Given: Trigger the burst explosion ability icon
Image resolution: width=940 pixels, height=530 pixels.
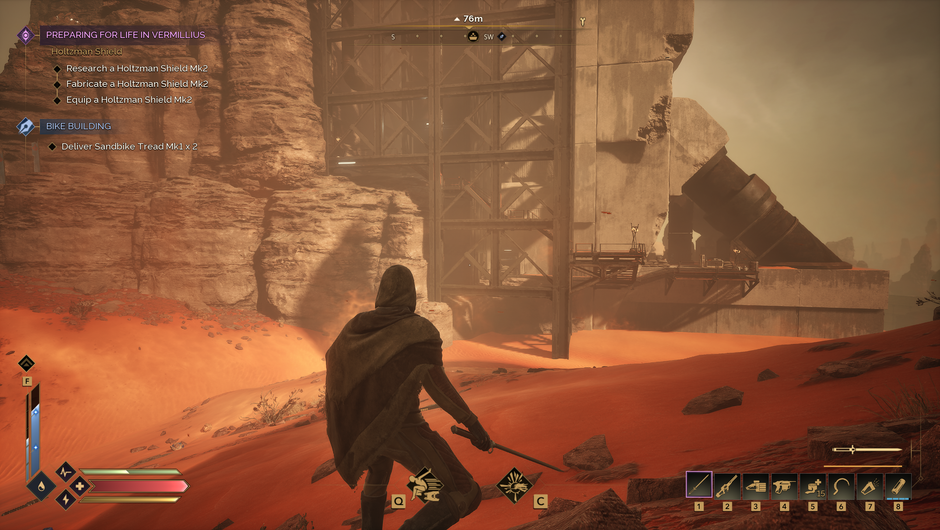Looking at the screenshot, I should (514, 484).
